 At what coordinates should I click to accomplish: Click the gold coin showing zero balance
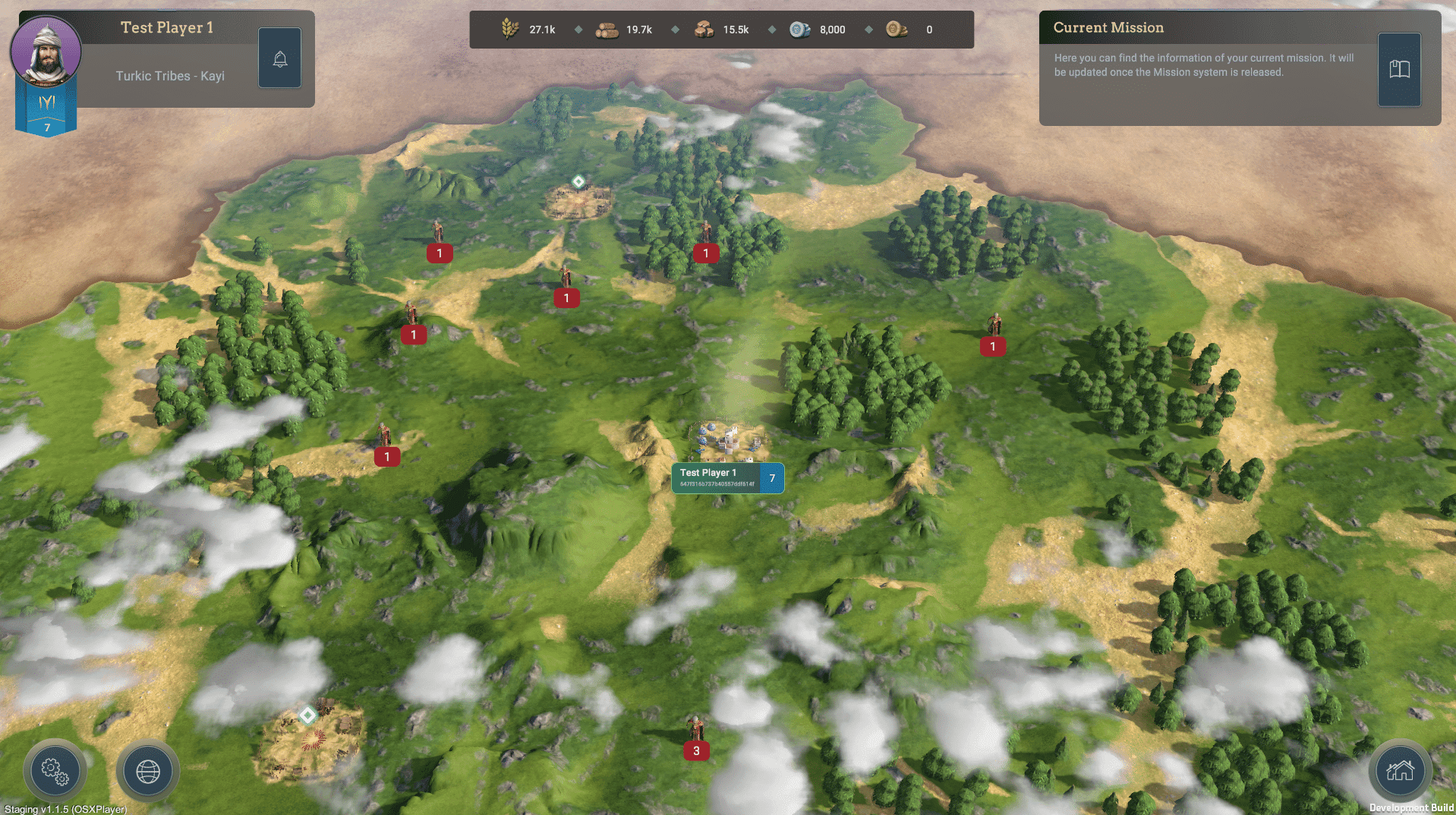pos(897,29)
